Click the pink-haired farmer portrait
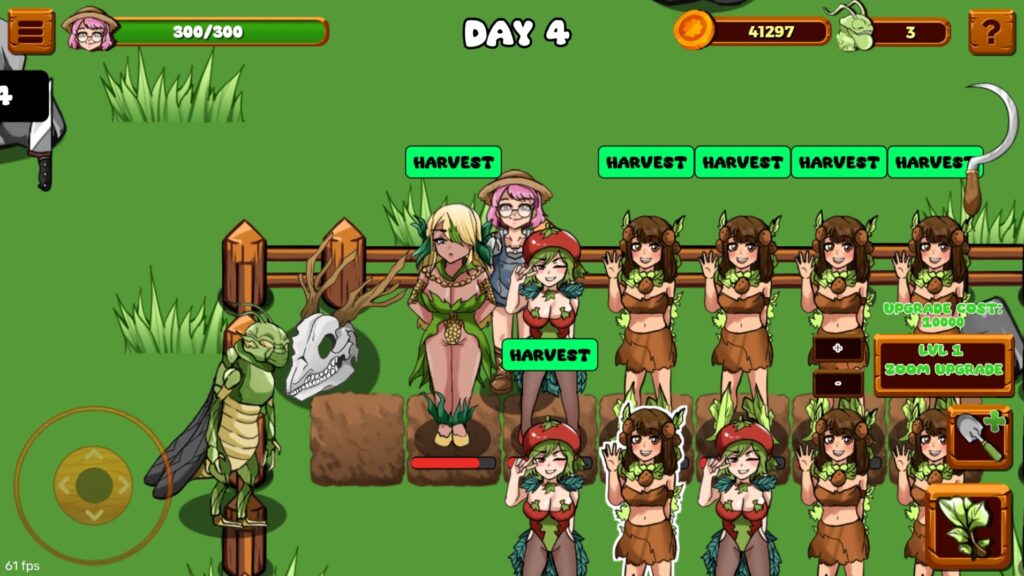 (89, 30)
